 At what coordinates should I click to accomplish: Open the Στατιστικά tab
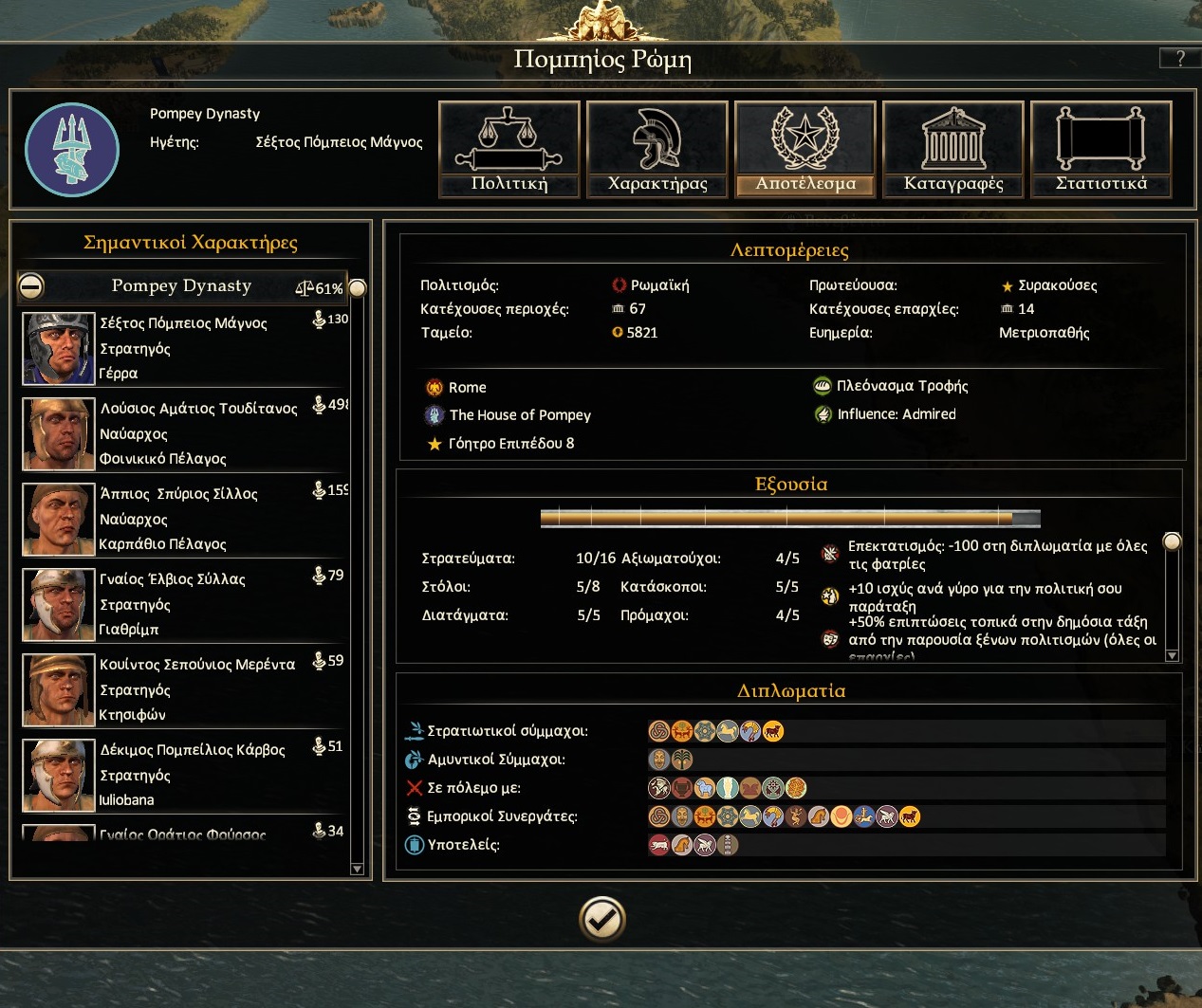click(x=1101, y=150)
